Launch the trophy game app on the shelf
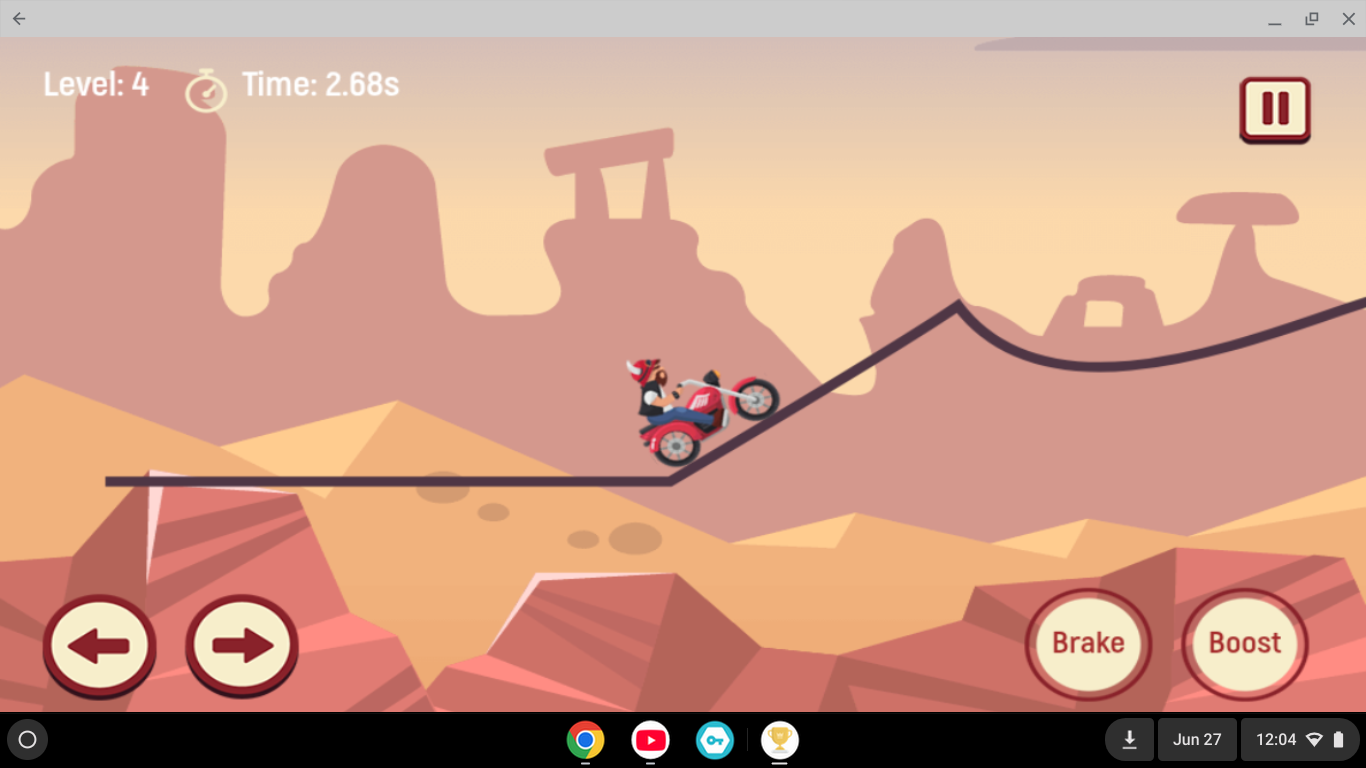This screenshot has width=1366, height=768. (780, 740)
